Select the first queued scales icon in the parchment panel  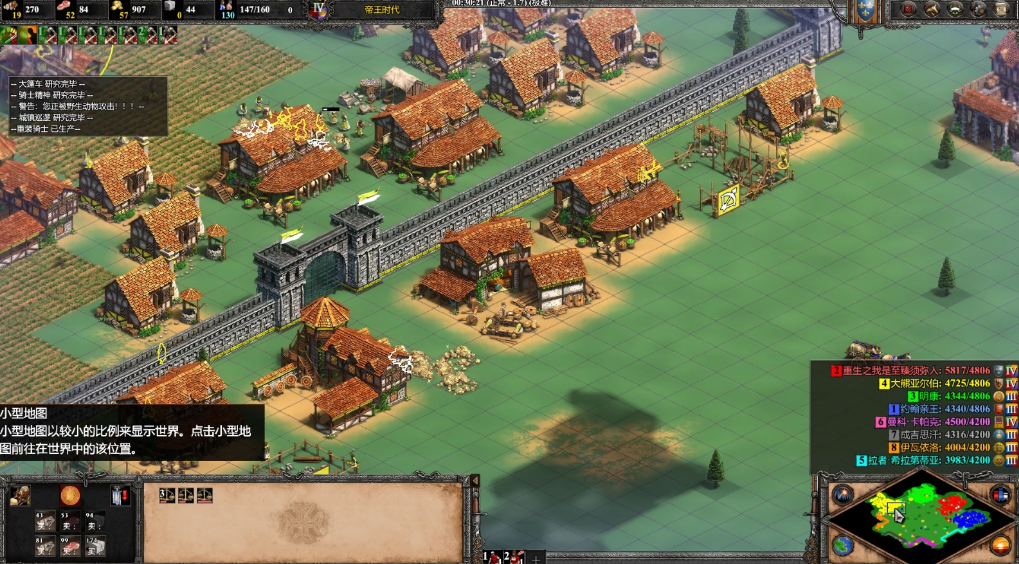166,495
